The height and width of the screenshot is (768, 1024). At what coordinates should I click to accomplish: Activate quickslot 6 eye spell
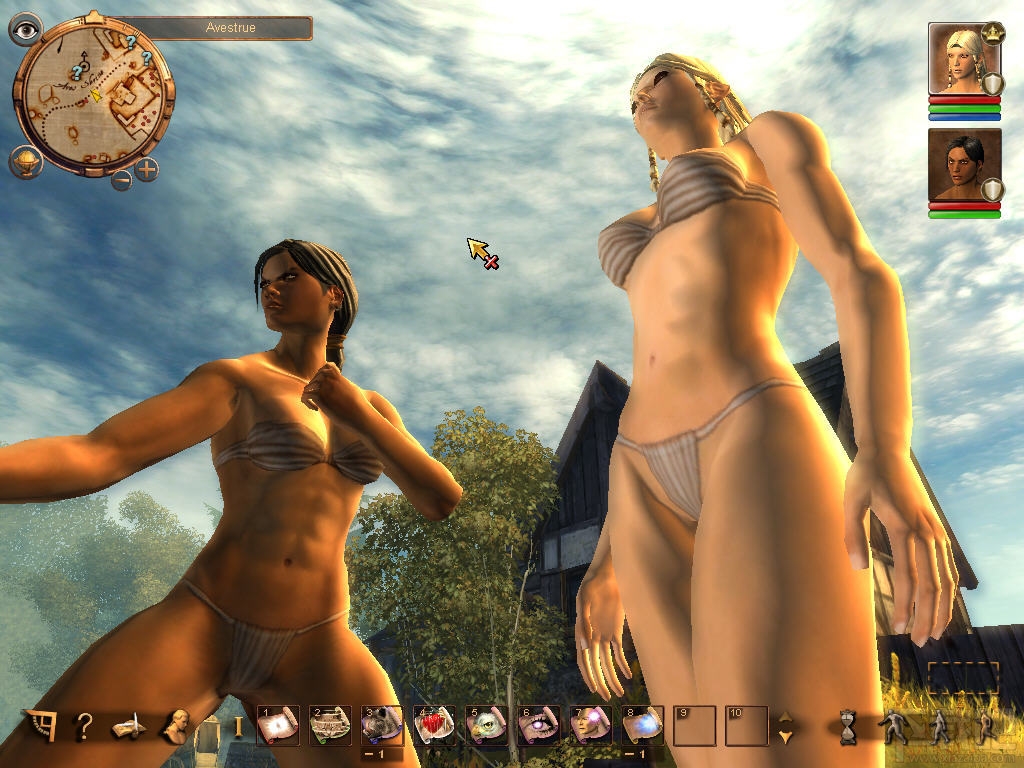(538, 726)
